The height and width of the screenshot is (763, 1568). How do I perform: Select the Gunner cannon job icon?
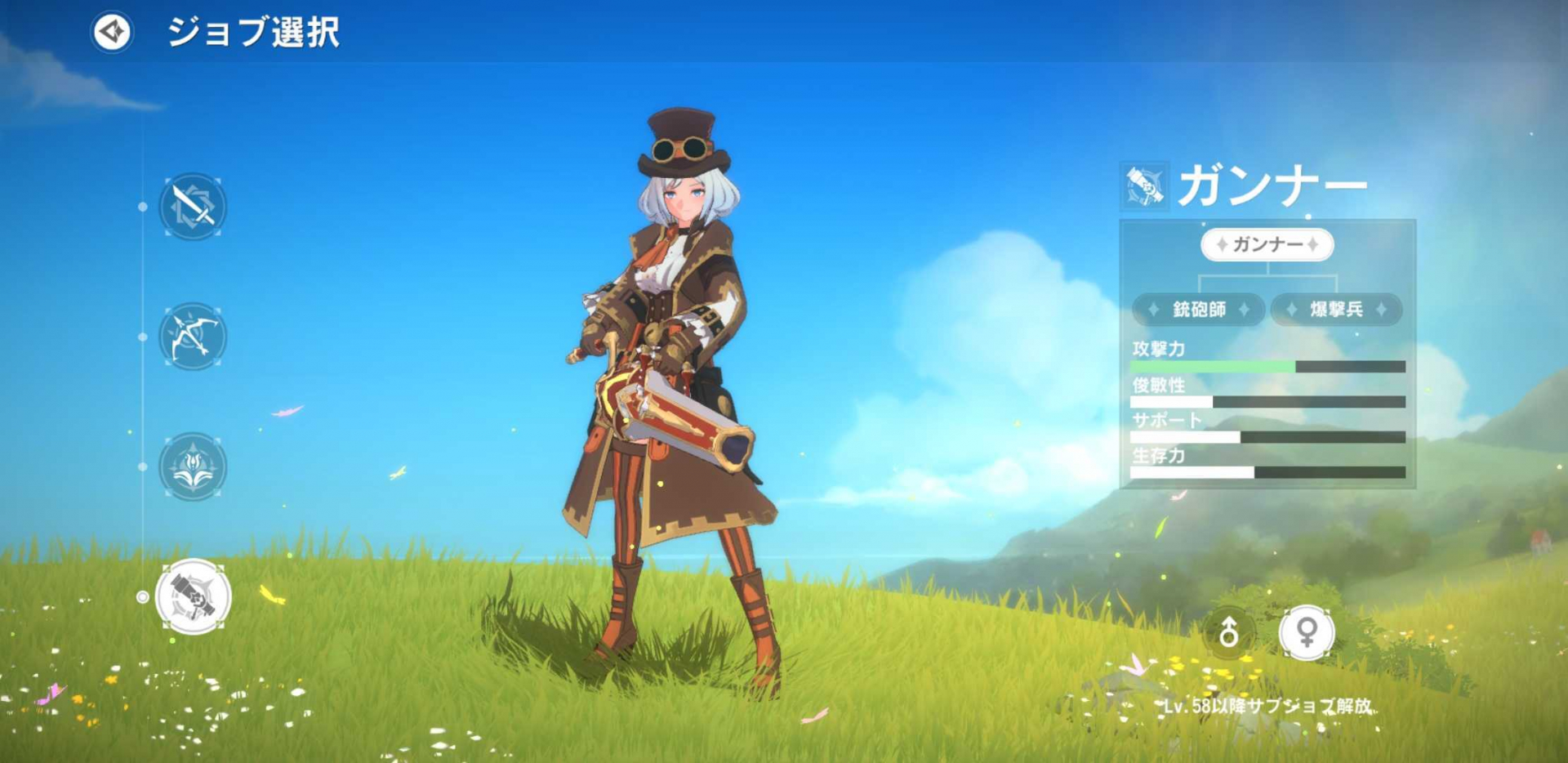pyautogui.click(x=194, y=597)
